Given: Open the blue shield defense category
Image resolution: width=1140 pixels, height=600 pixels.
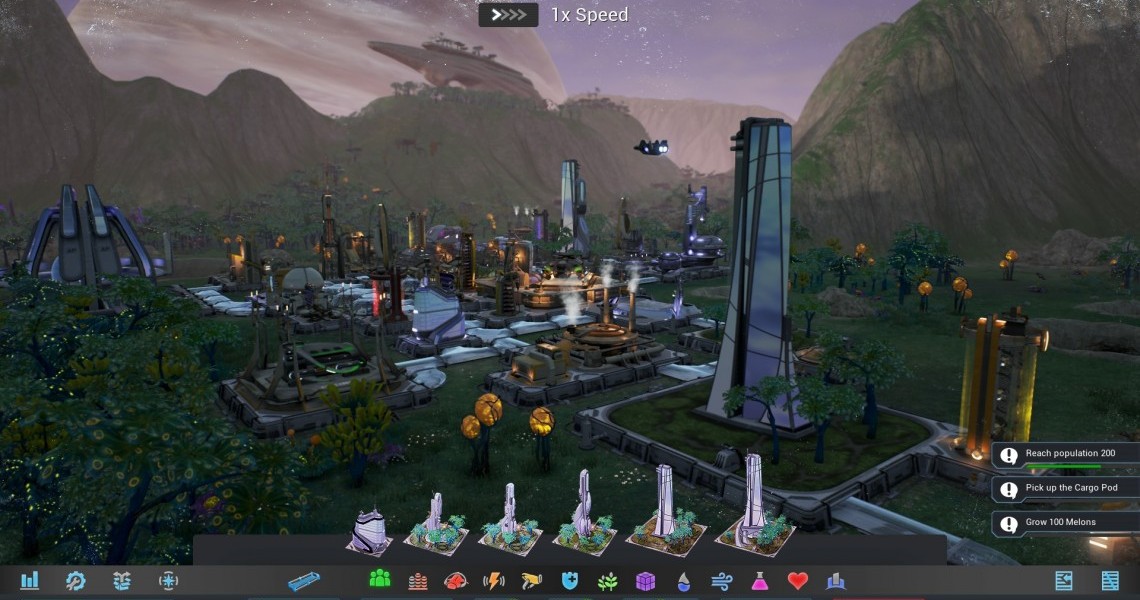Looking at the screenshot, I should tap(570, 580).
